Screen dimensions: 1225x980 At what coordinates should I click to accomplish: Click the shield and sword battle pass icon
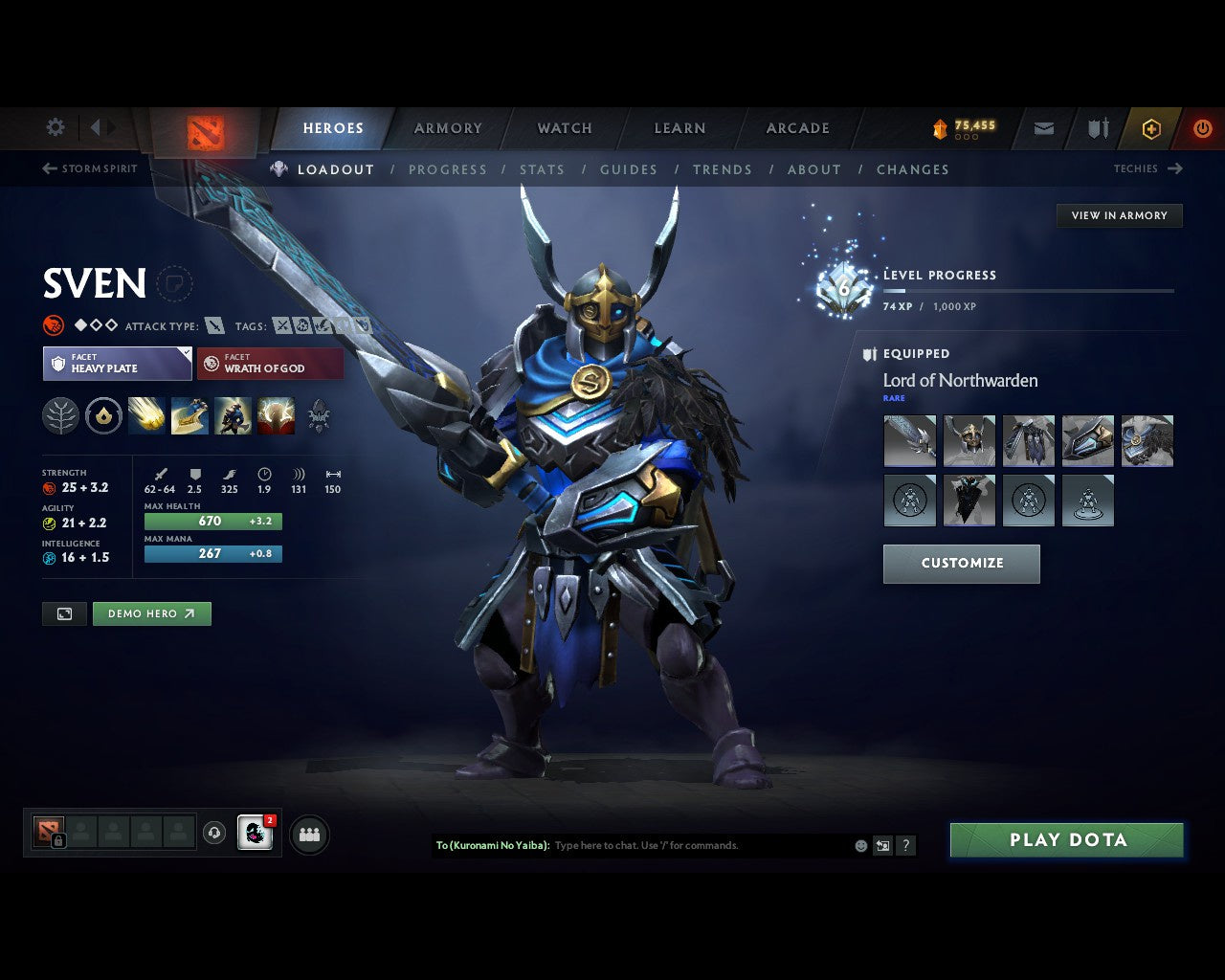pos(1096,127)
